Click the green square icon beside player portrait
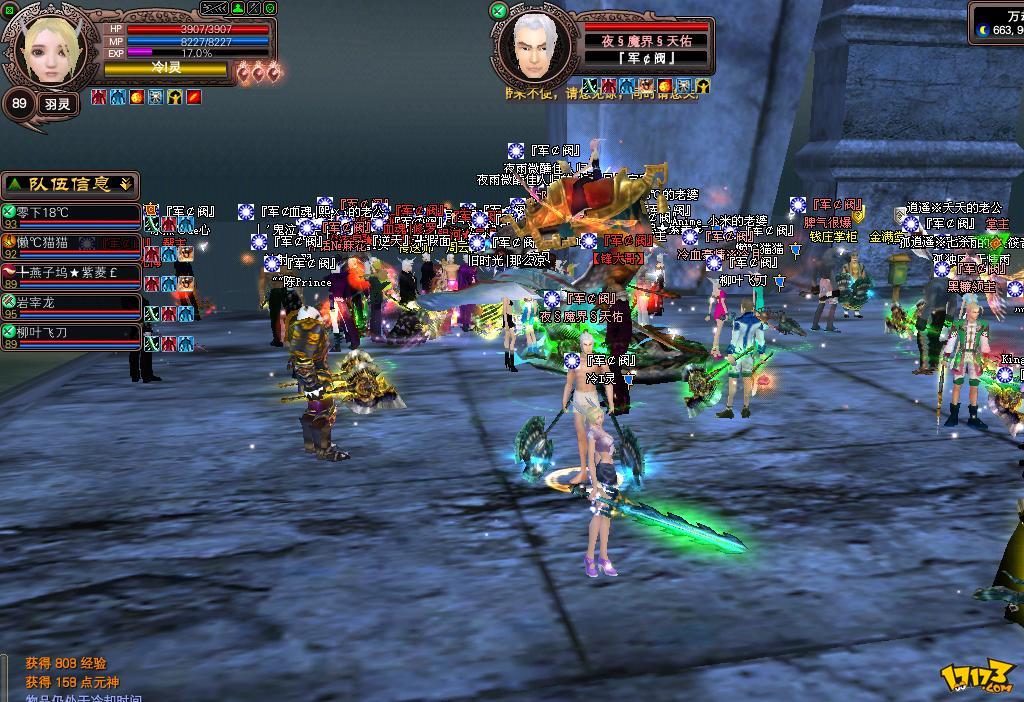 (x=8, y=10)
